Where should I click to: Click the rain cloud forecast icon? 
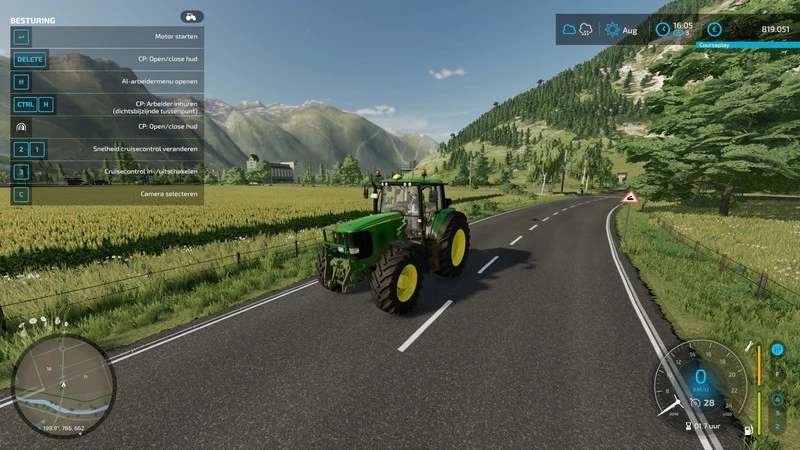[586, 29]
